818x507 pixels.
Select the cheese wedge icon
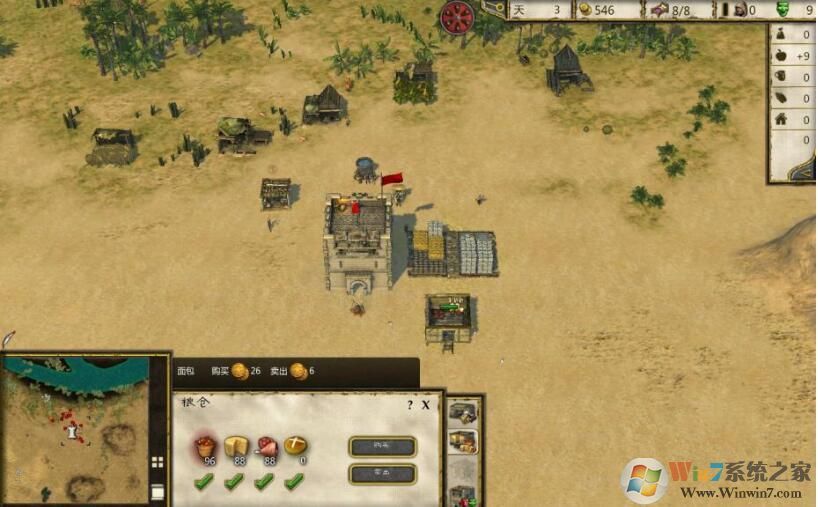236,446
